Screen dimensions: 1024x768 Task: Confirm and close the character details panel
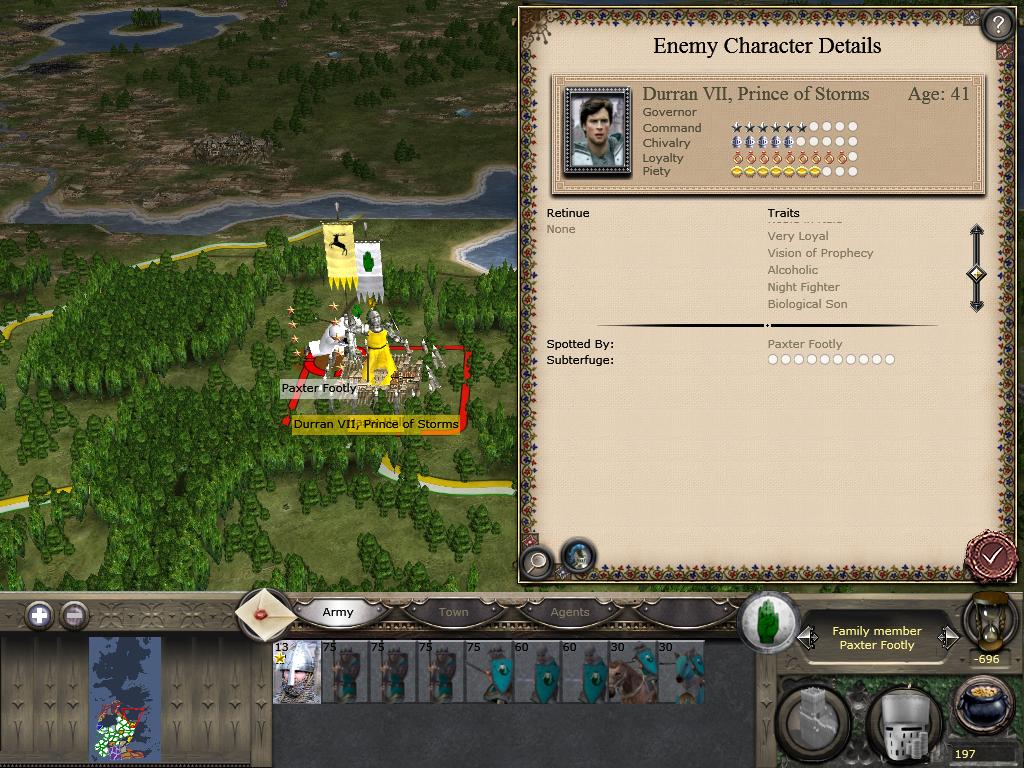pyautogui.click(x=991, y=555)
